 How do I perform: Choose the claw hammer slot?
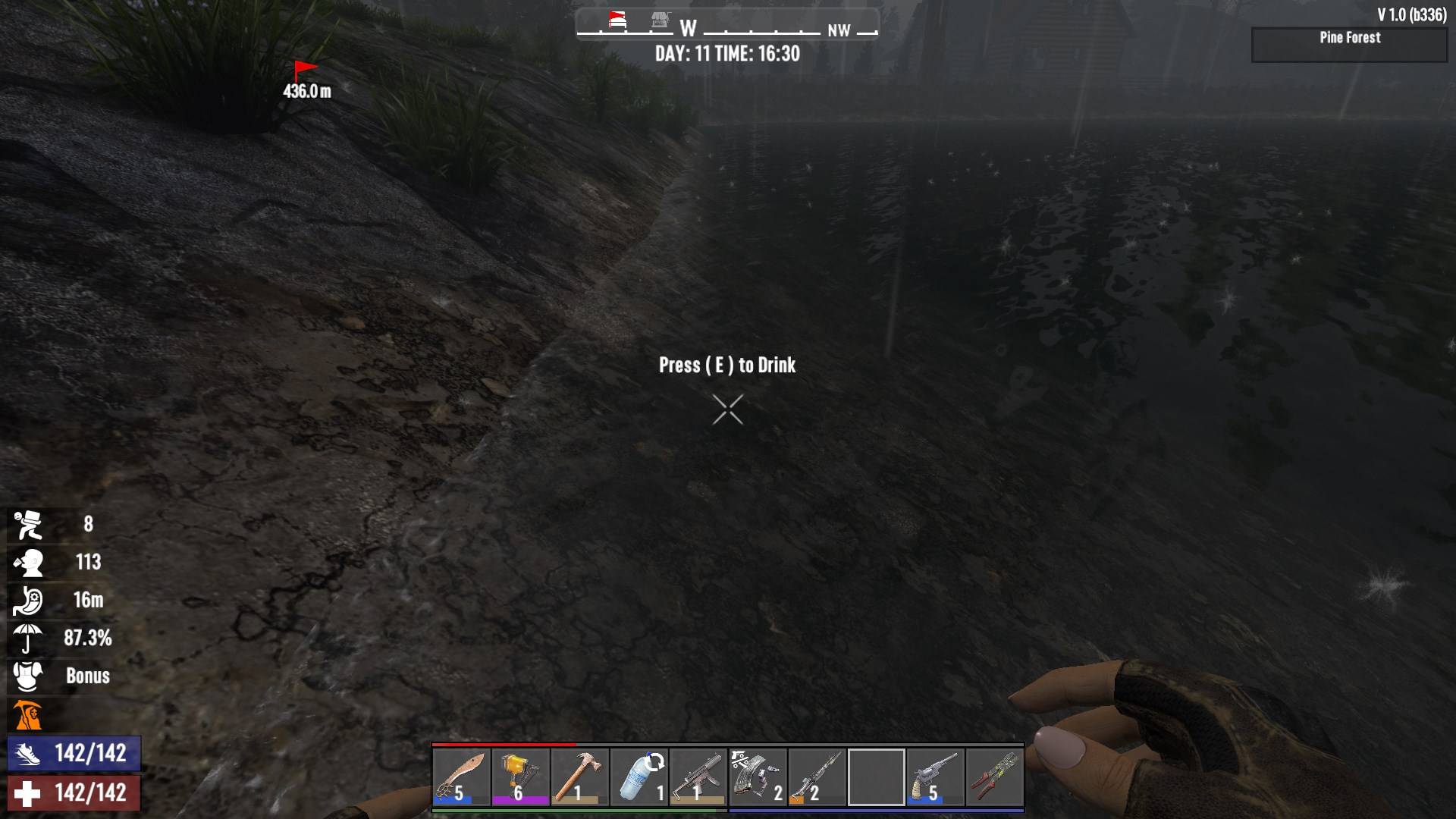[x=579, y=777]
